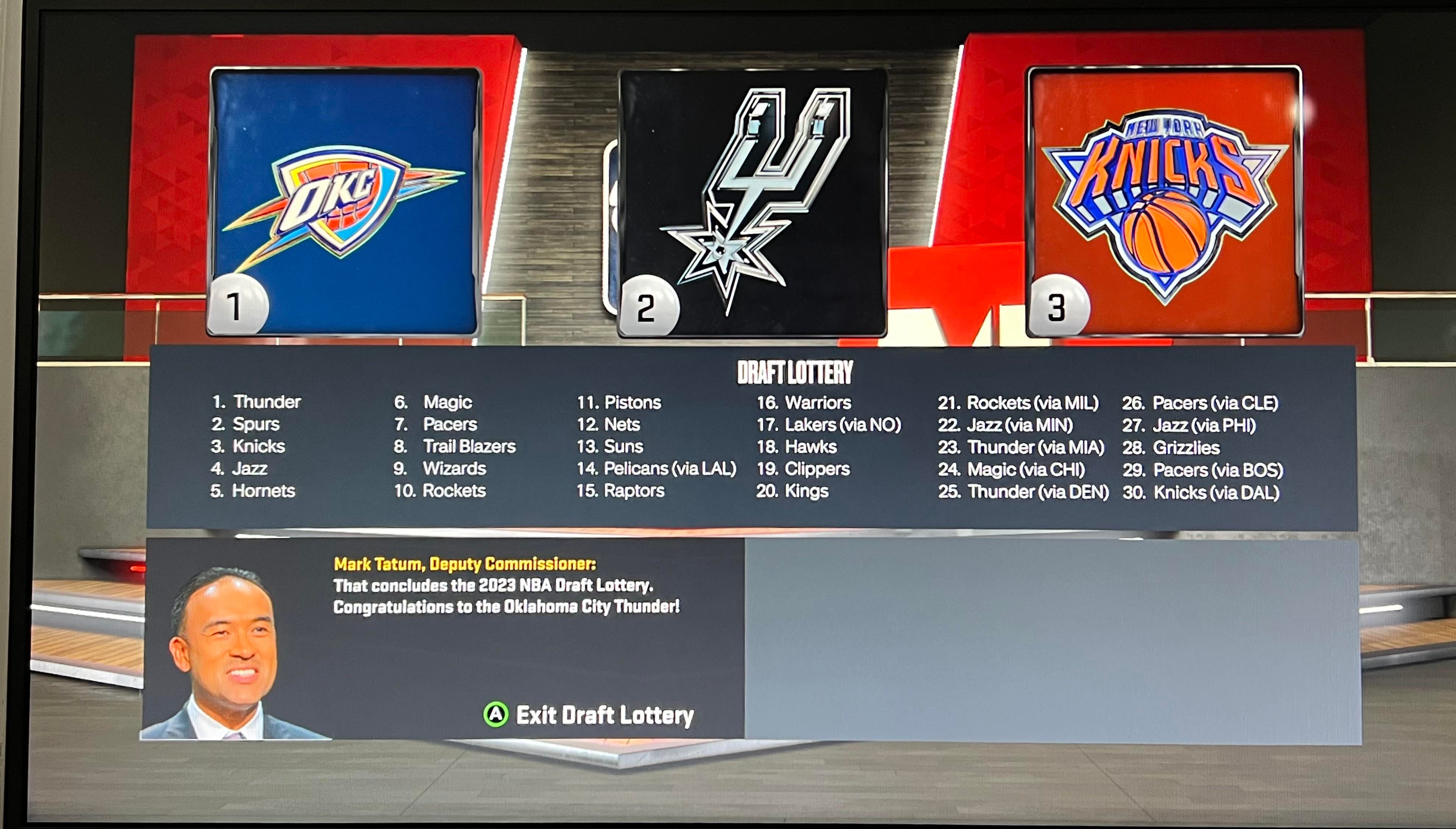The width and height of the screenshot is (1456, 829).
Task: Exit the Draft Lottery screen
Action: (589, 715)
